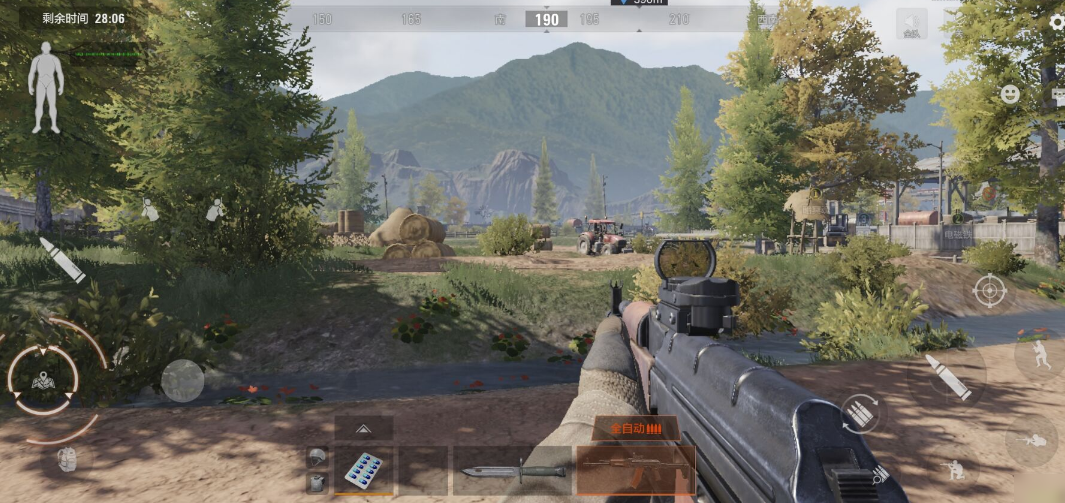Switch to crouch stance
The width and height of the screenshot is (1065, 503).
pyautogui.click(x=956, y=469)
